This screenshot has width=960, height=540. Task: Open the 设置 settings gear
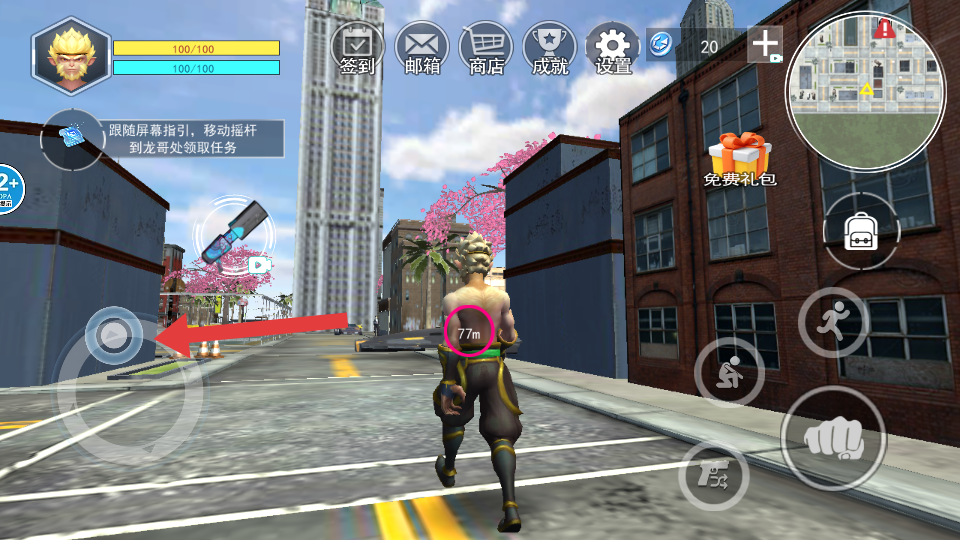(x=613, y=48)
